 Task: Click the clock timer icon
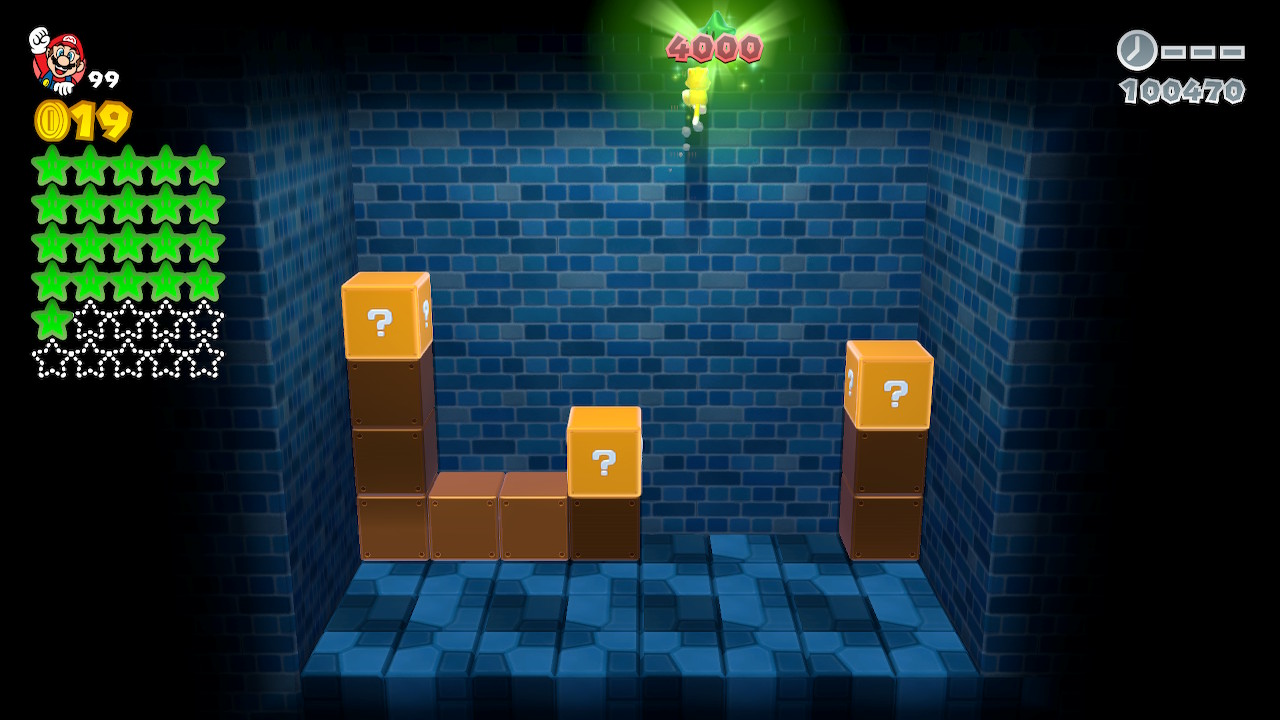tap(1137, 50)
